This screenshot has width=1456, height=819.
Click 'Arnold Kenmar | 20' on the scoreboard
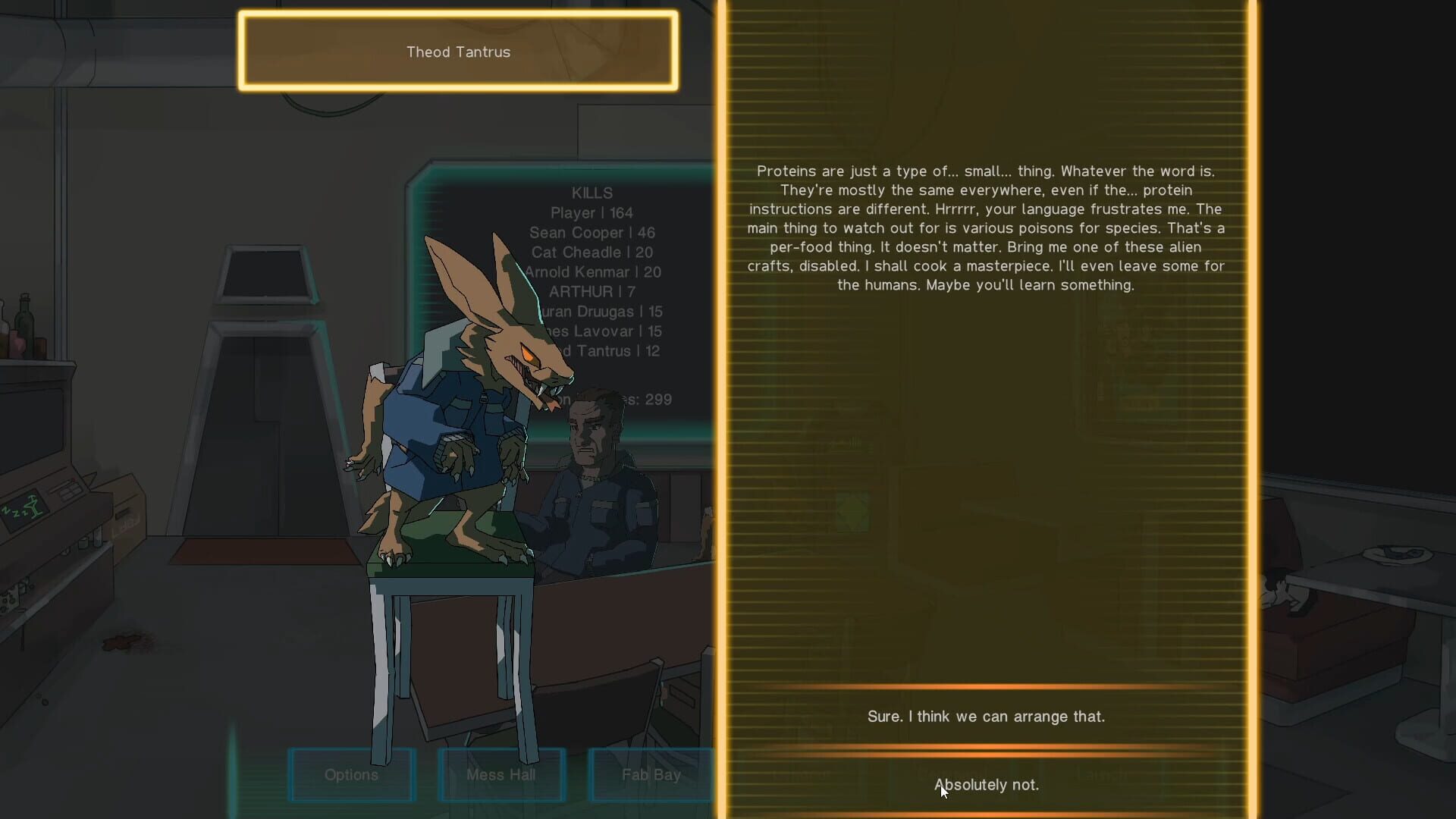[x=592, y=272]
